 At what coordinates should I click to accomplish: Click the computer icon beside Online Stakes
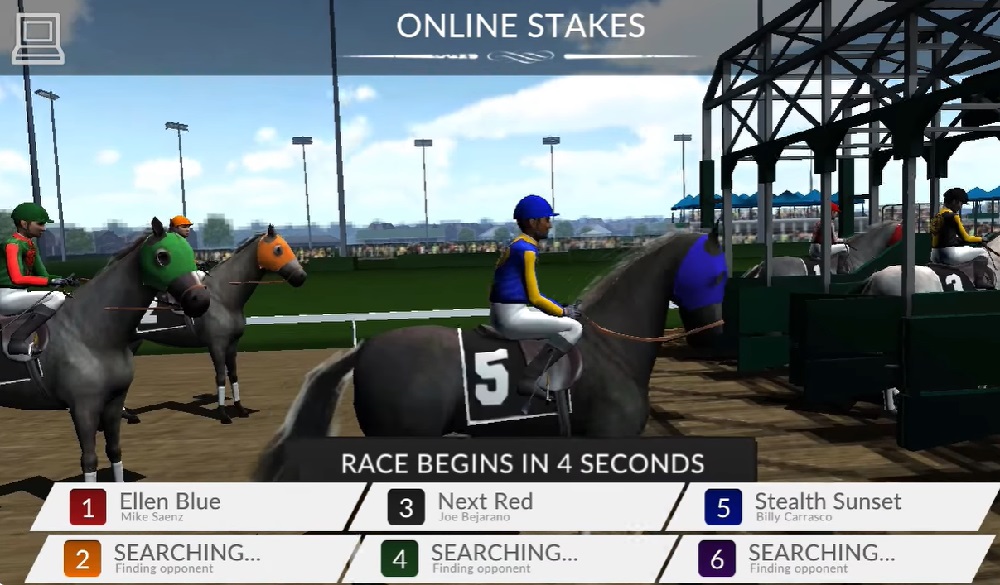point(38,40)
